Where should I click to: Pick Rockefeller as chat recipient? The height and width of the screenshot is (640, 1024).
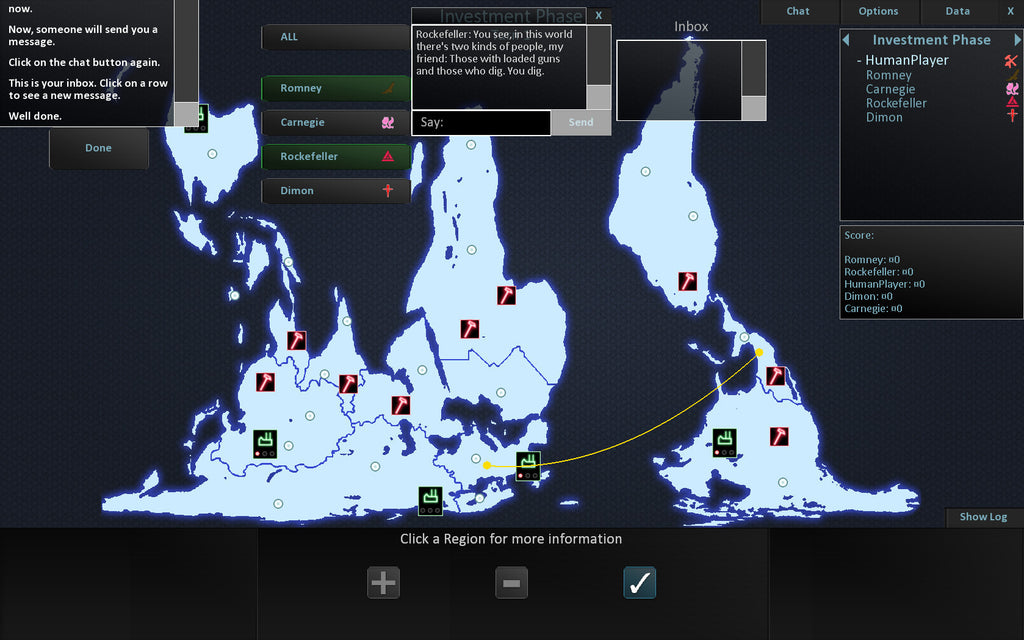tap(335, 156)
